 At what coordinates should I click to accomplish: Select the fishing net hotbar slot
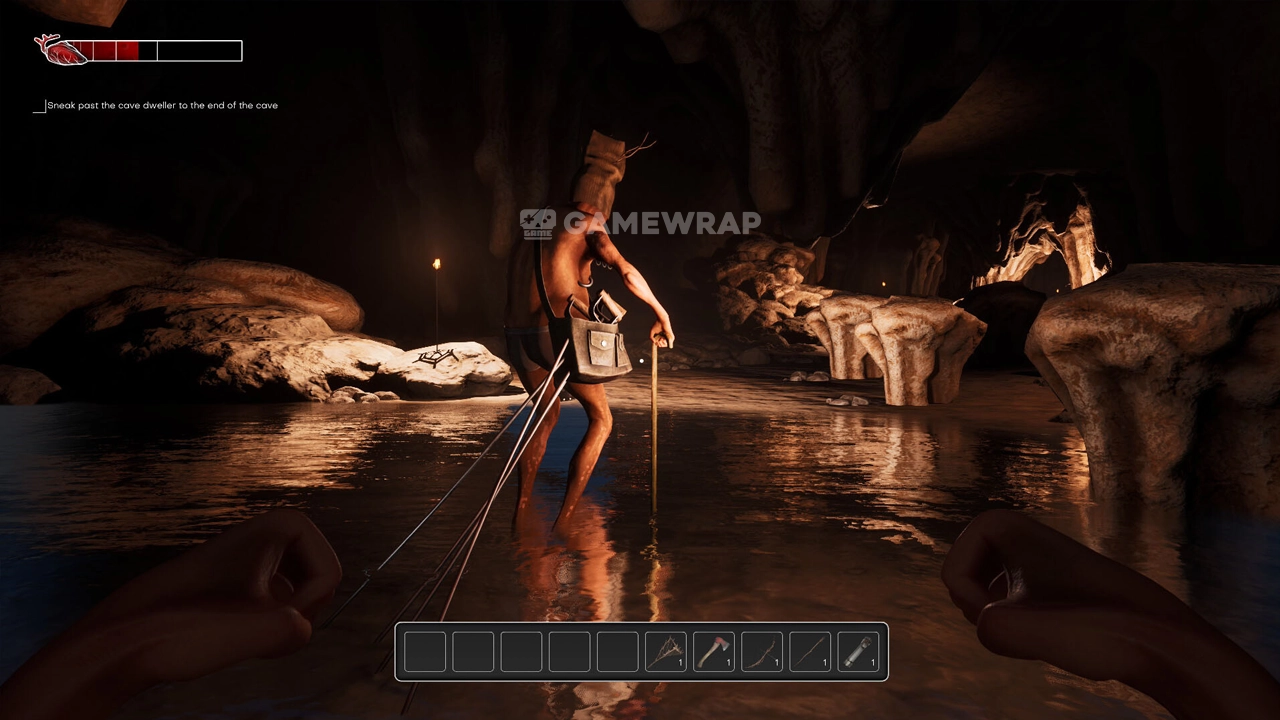click(x=665, y=652)
